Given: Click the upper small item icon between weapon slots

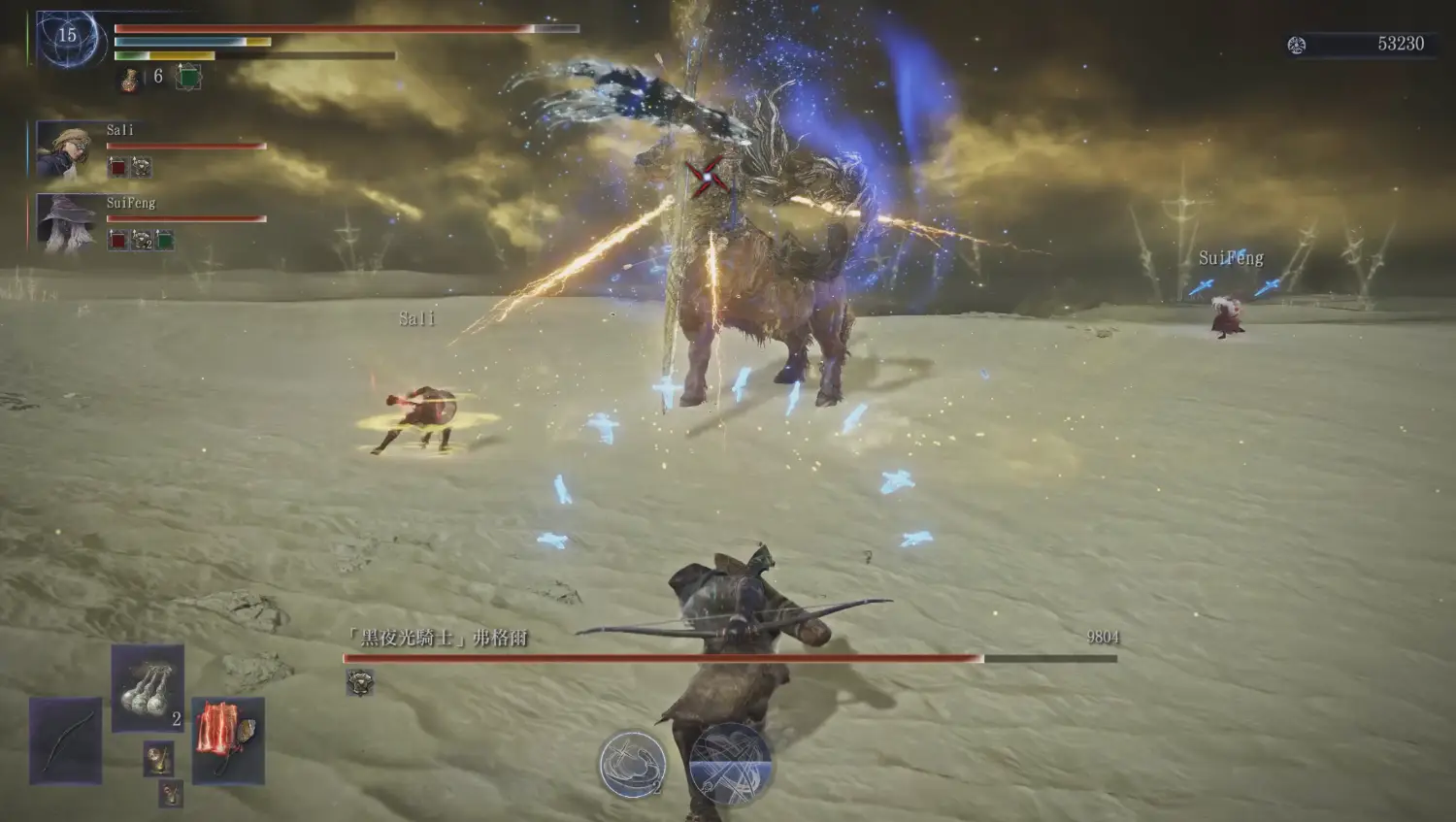Looking at the screenshot, I should coord(159,758).
